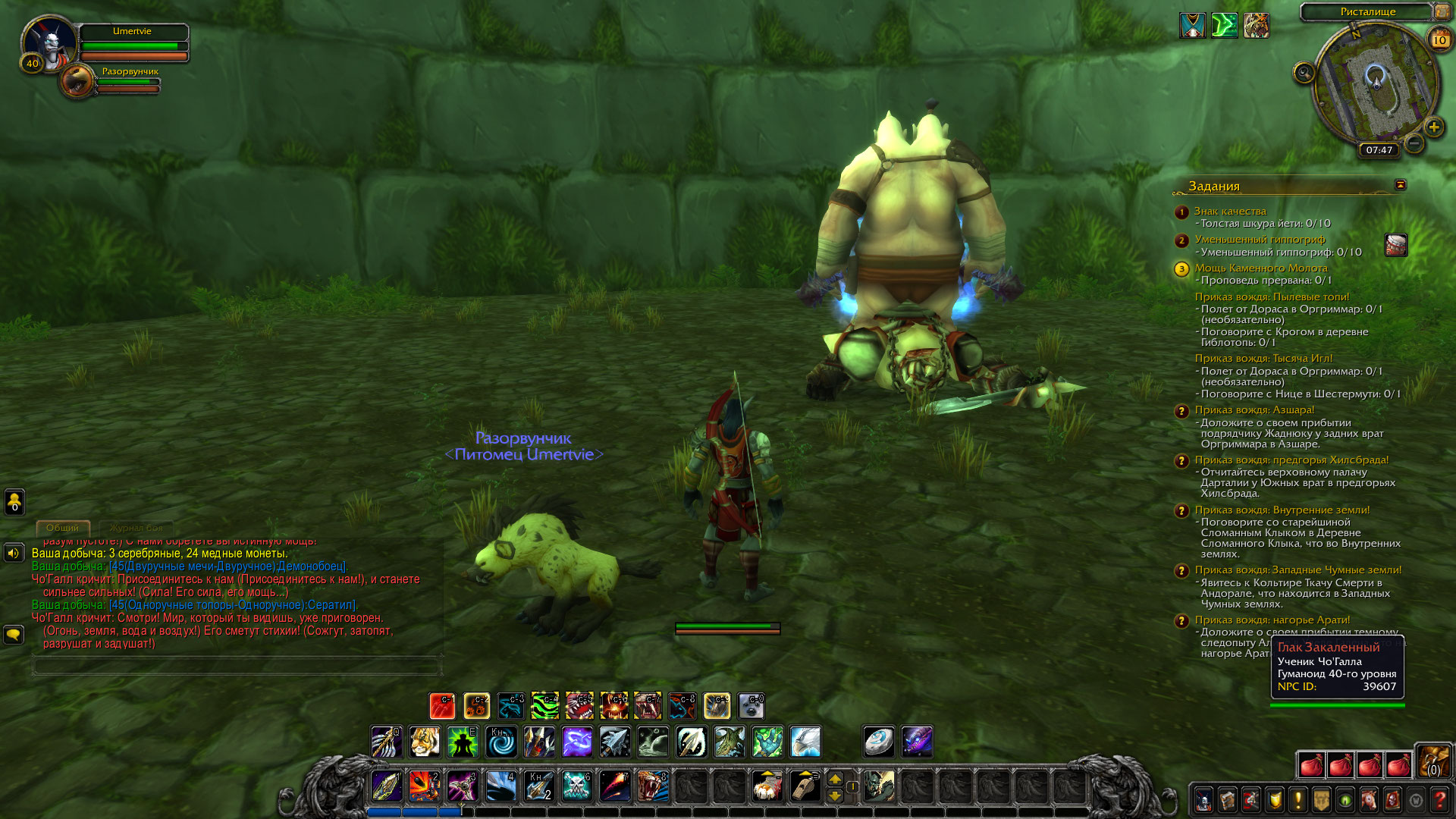
Task: Select the pet portrait Разорвунчик
Action: point(77,81)
